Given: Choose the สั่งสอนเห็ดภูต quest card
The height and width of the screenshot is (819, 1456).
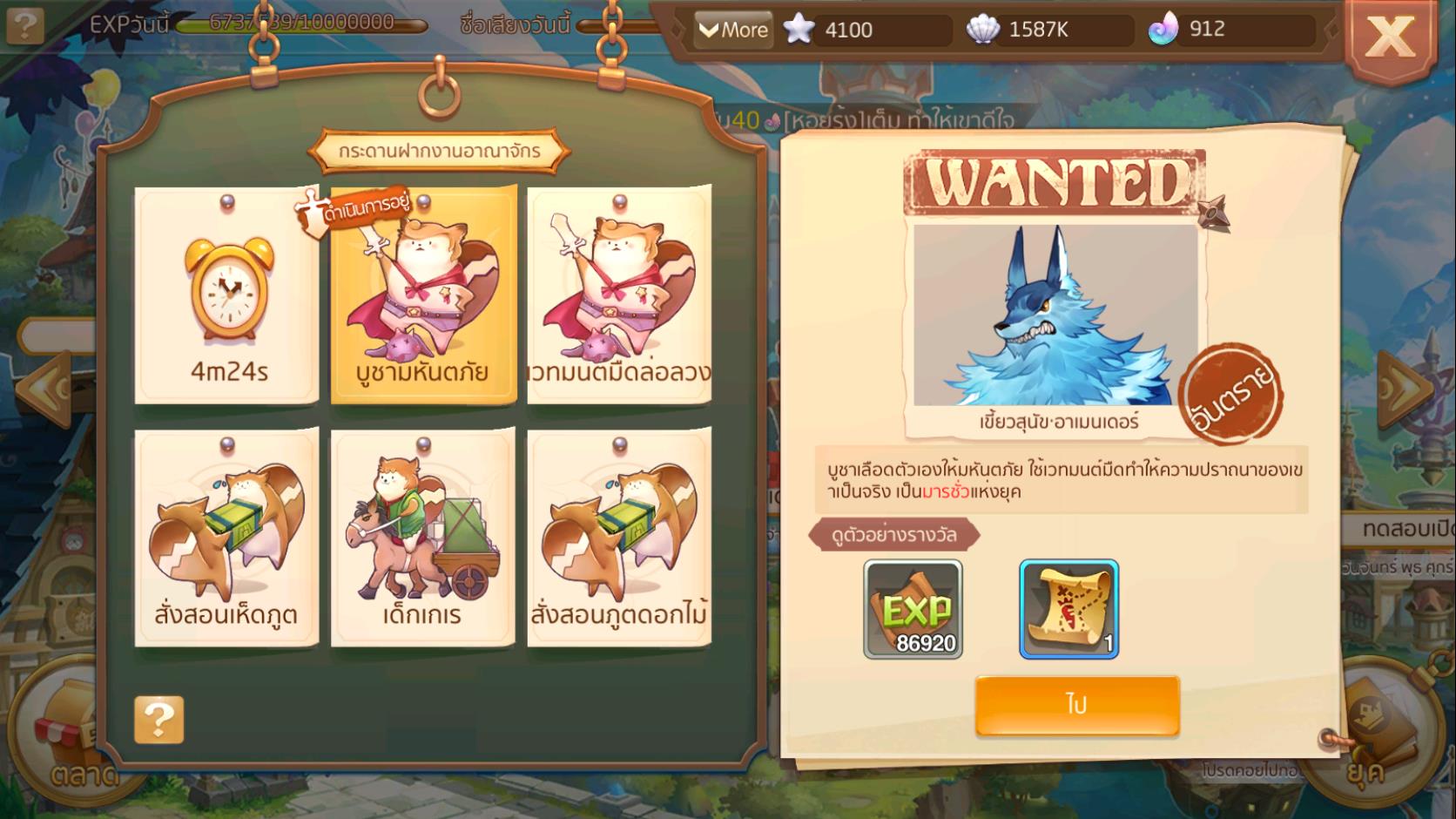Looking at the screenshot, I should (x=226, y=538).
